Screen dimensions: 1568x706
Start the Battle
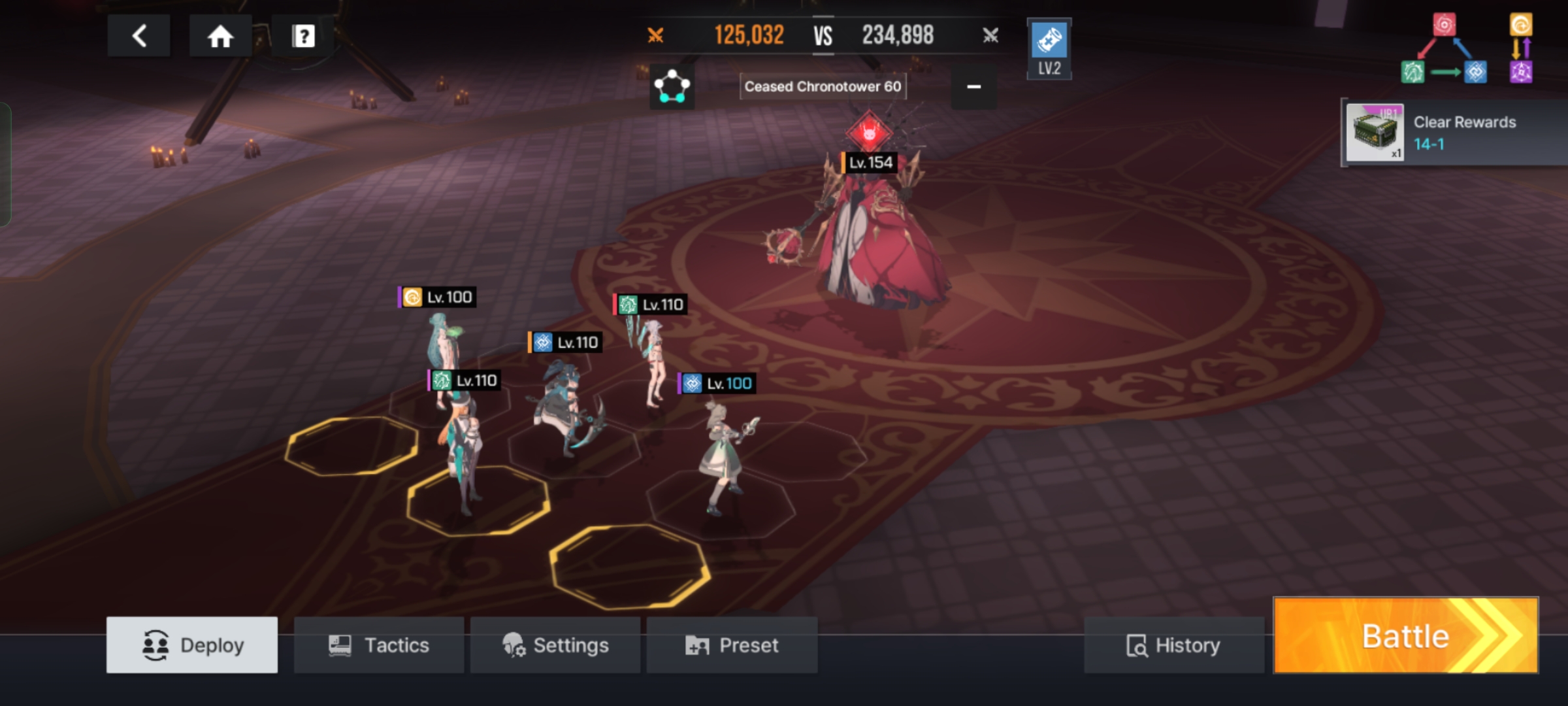tap(1406, 636)
